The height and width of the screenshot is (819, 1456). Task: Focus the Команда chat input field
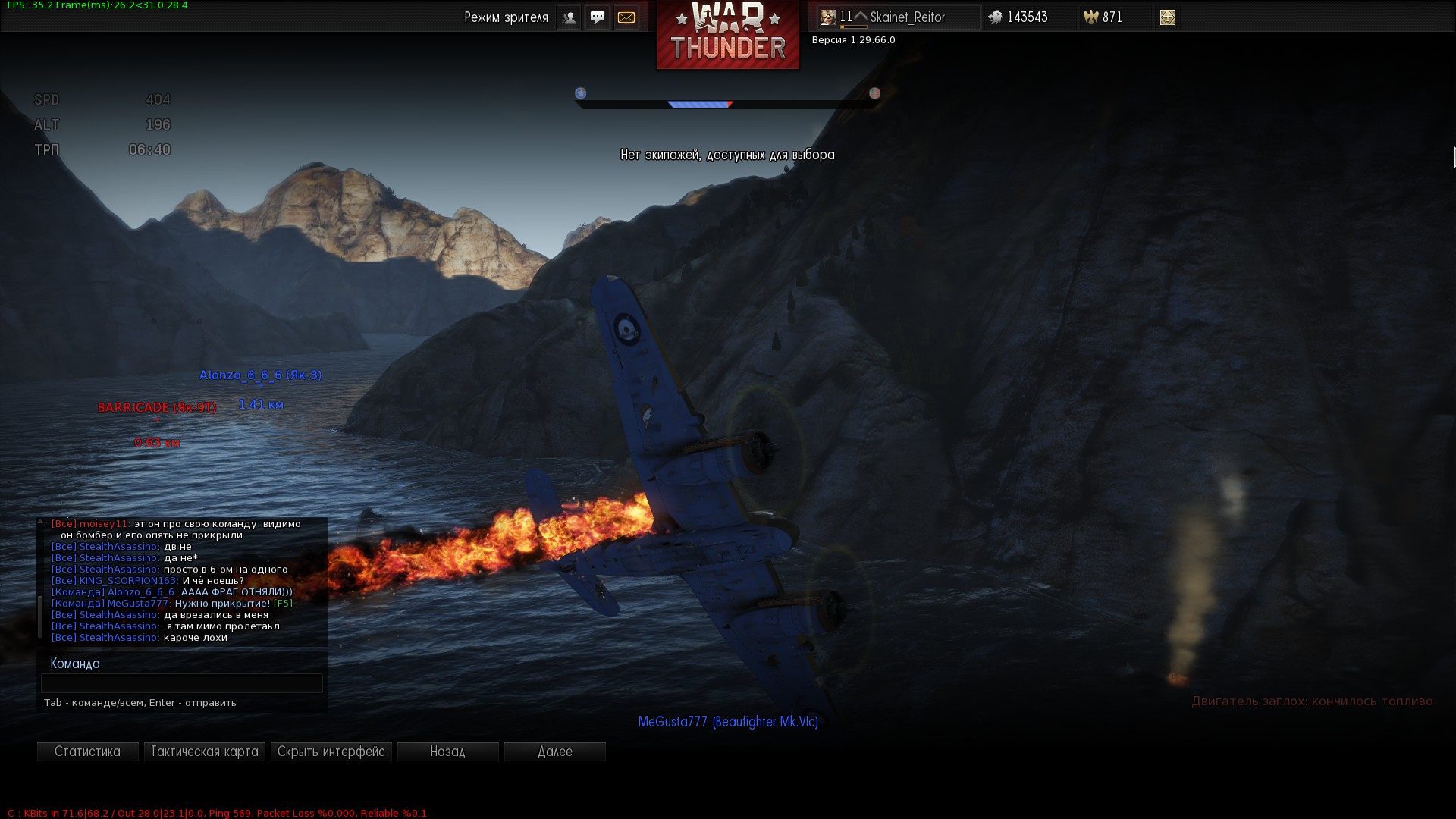point(182,683)
